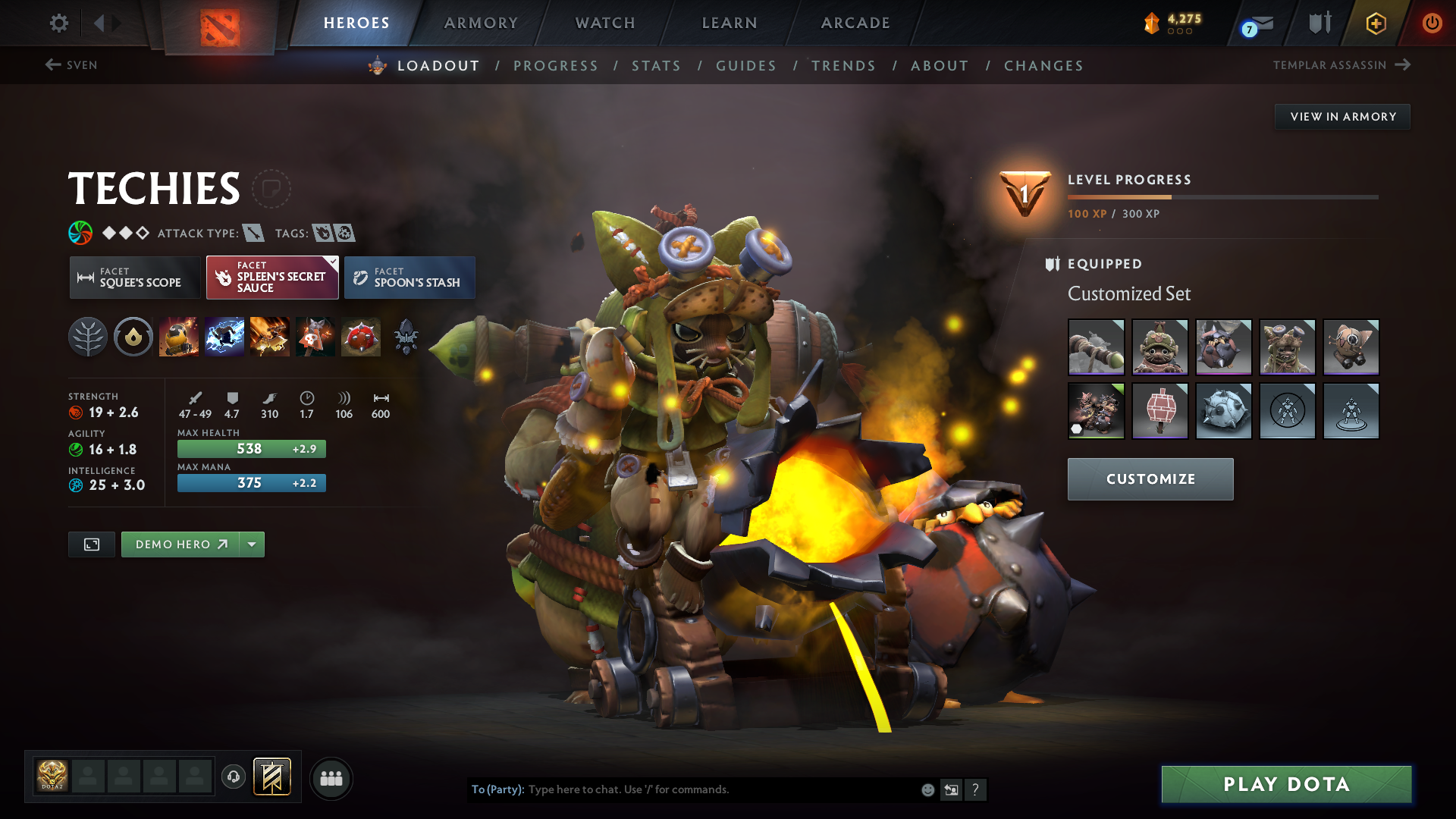Switch to the Spoon's Stash facet
This screenshot has height=819, width=1456.
[409, 278]
